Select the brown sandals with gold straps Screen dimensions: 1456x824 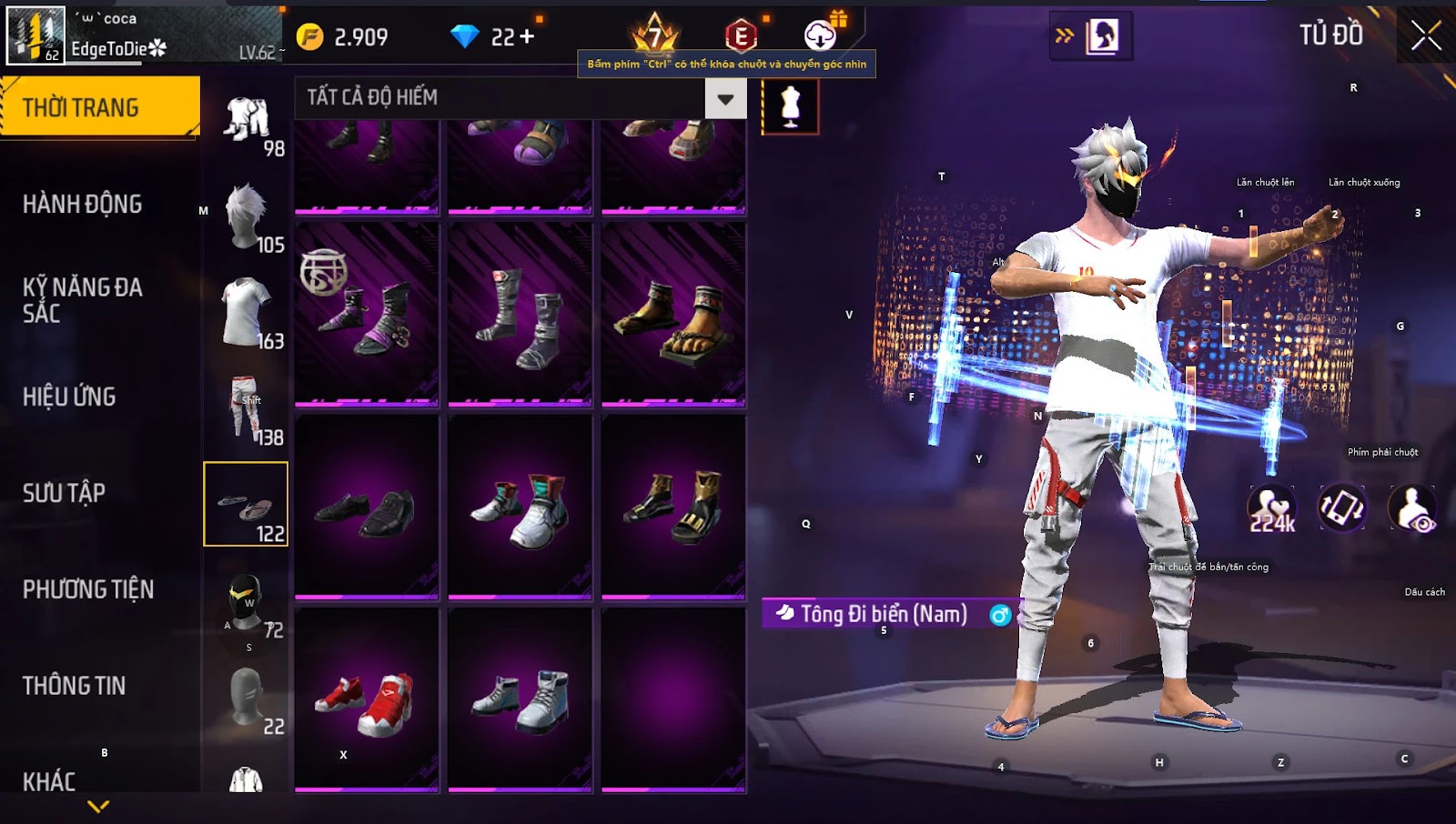(673, 315)
